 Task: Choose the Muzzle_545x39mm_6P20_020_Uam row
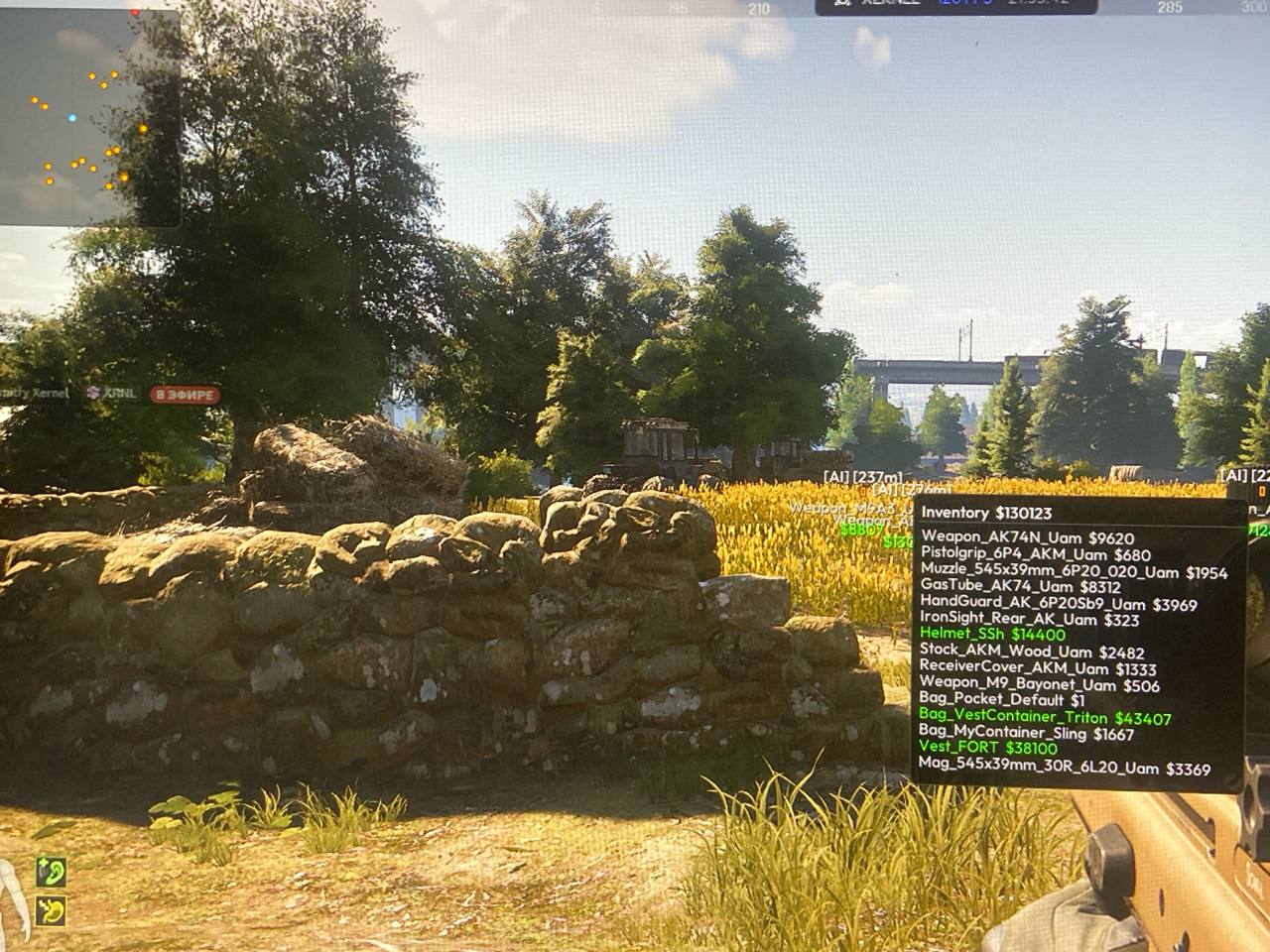pyautogui.click(x=1074, y=571)
